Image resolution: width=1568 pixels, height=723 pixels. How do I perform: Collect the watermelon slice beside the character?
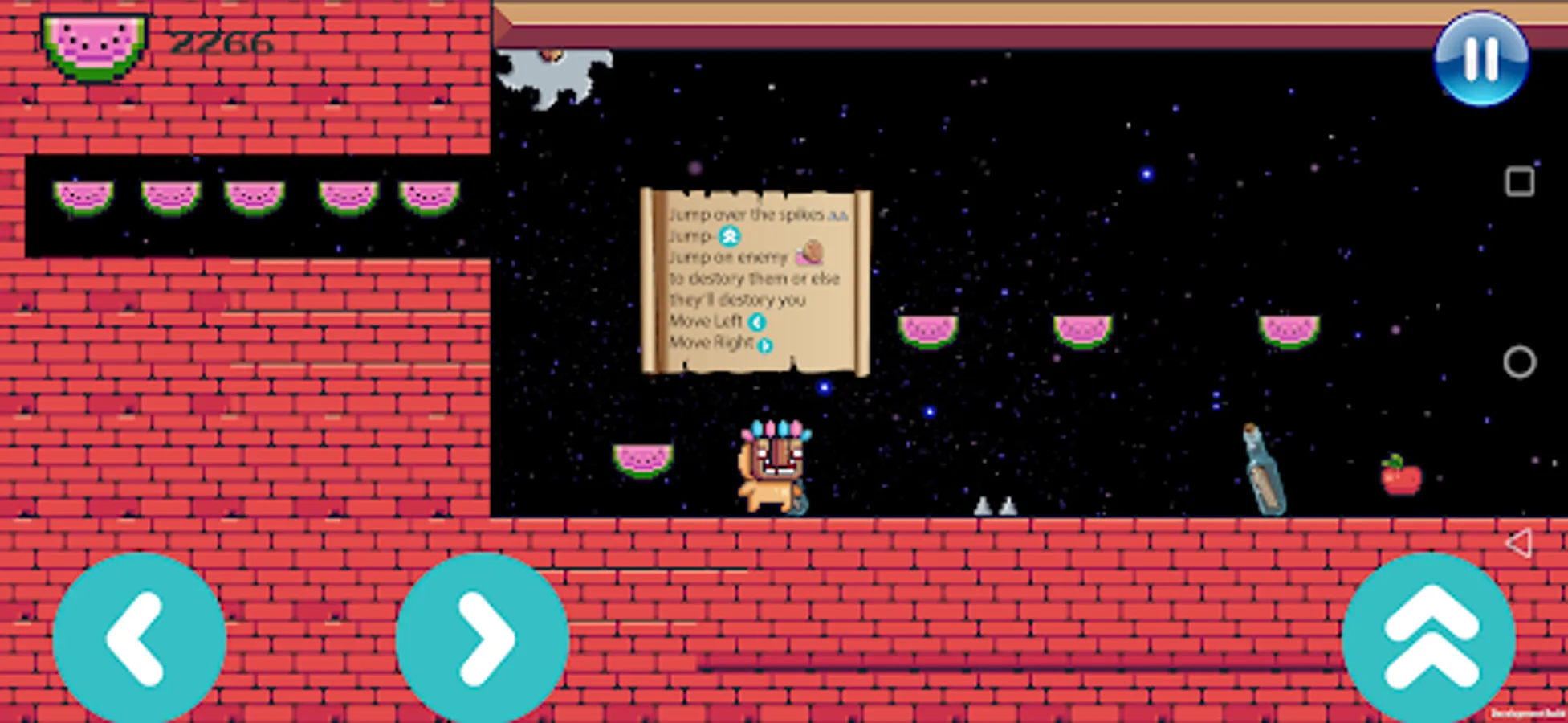pos(642,462)
